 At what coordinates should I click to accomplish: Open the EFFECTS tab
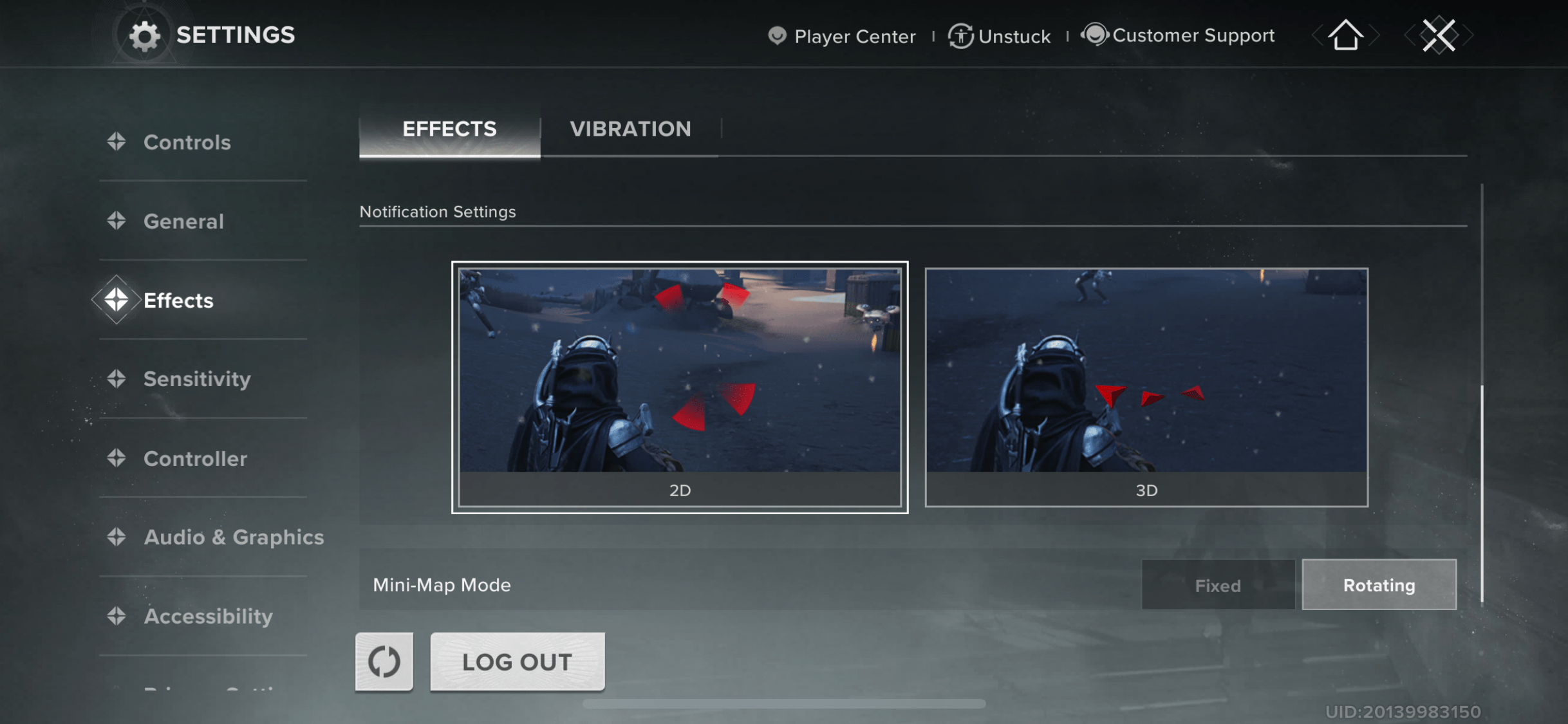tap(449, 129)
